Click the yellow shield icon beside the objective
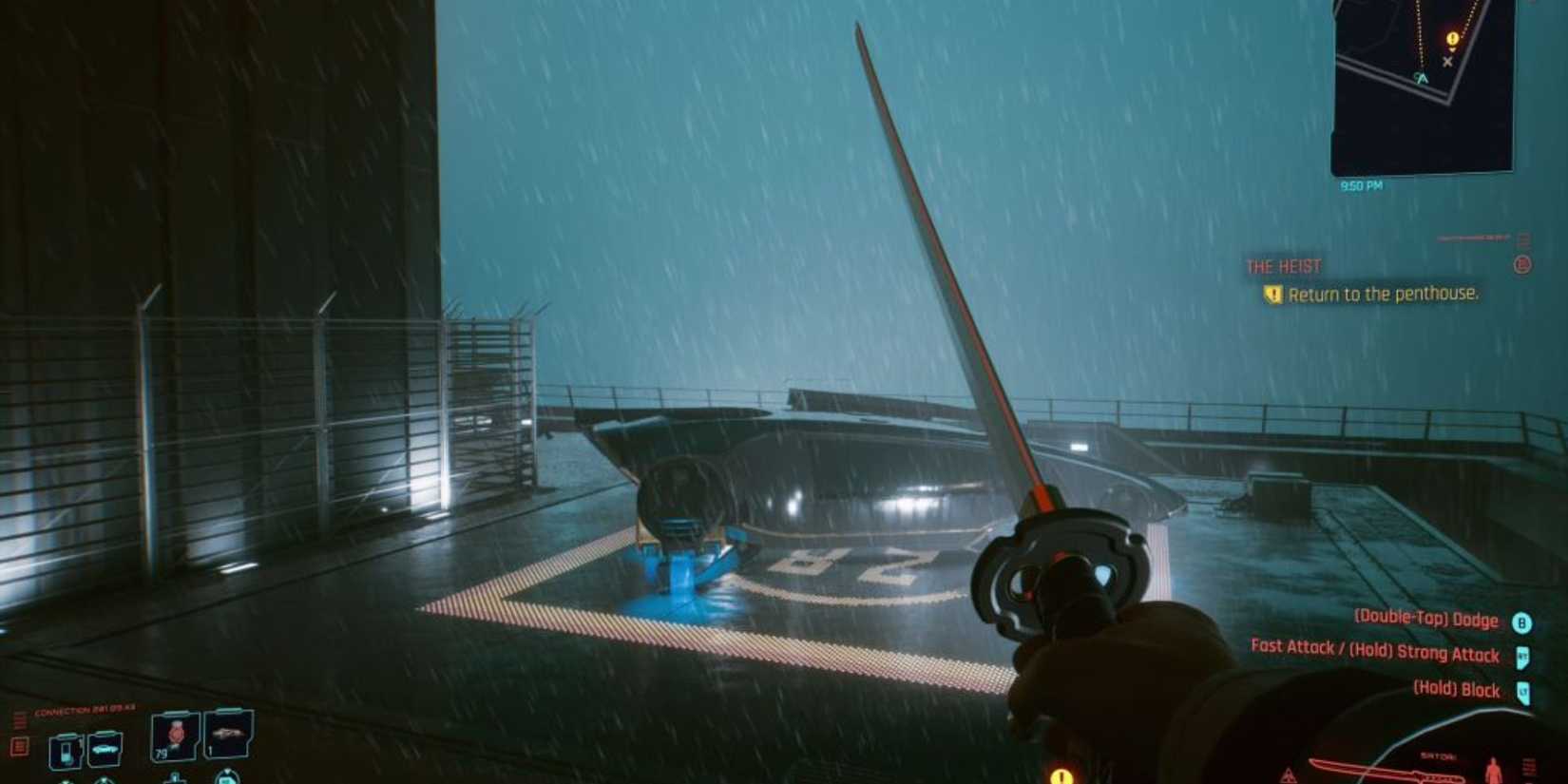The height and width of the screenshot is (784, 1568). [1273, 295]
